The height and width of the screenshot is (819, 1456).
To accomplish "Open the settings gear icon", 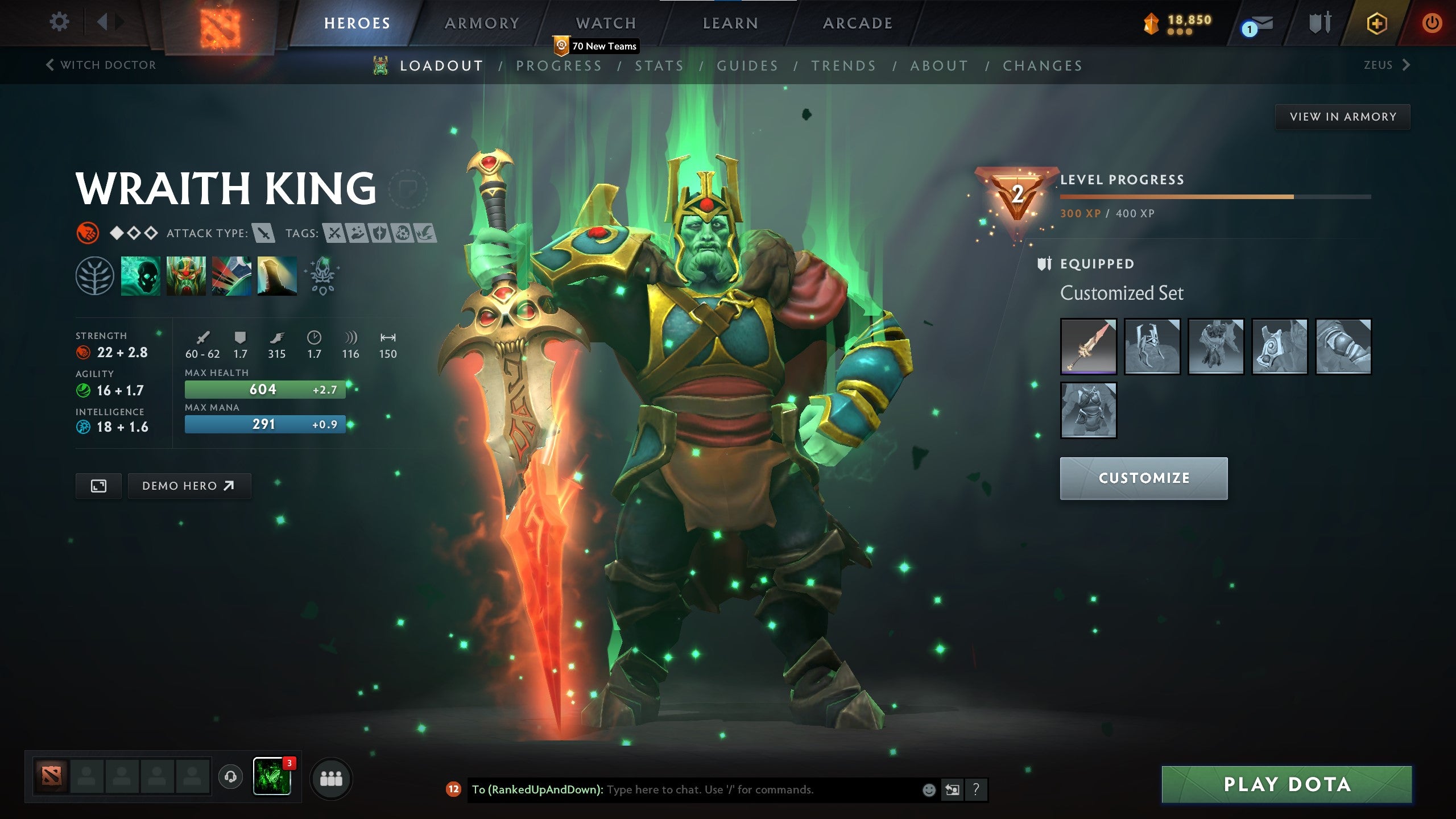I will 59,22.
